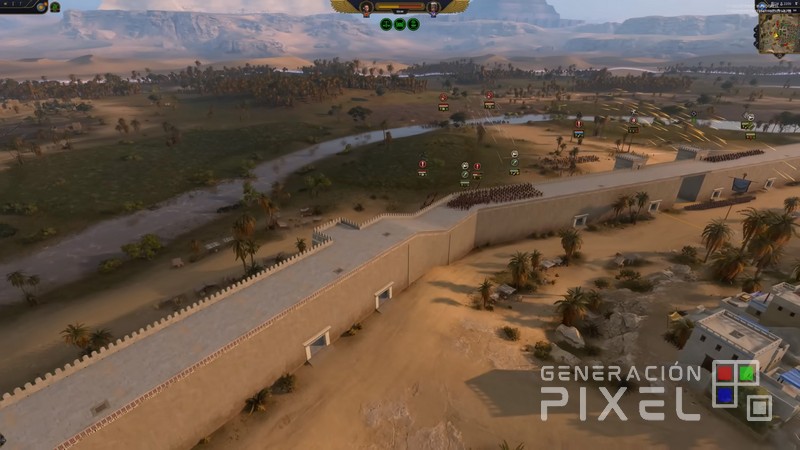The width and height of the screenshot is (800, 450).
Task: Click the middle green round icon
Action: click(399, 24)
